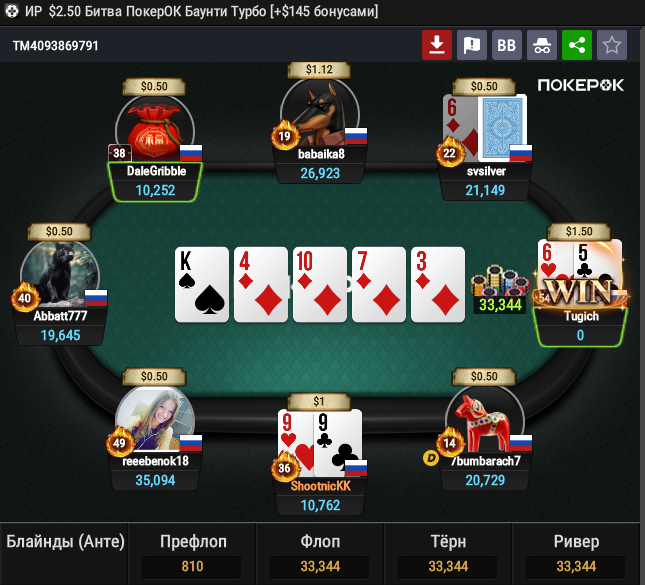Viewport: 645px width, 585px height.
Task: Click the red download hand button
Action: (437, 45)
